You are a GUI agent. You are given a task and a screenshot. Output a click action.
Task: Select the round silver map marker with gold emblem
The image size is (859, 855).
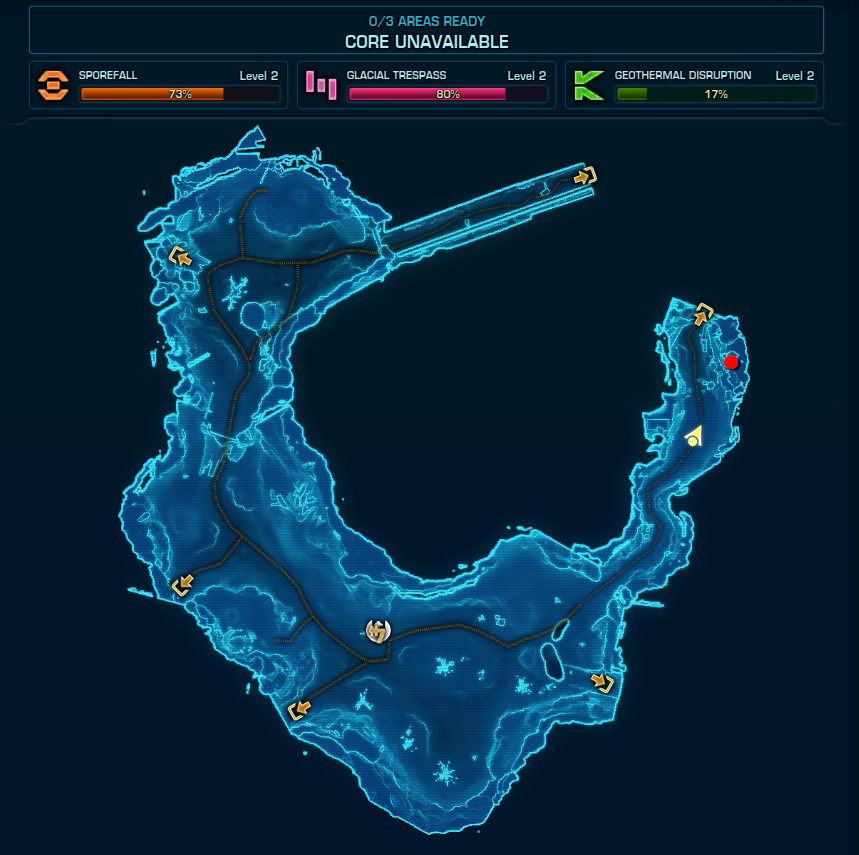378,631
